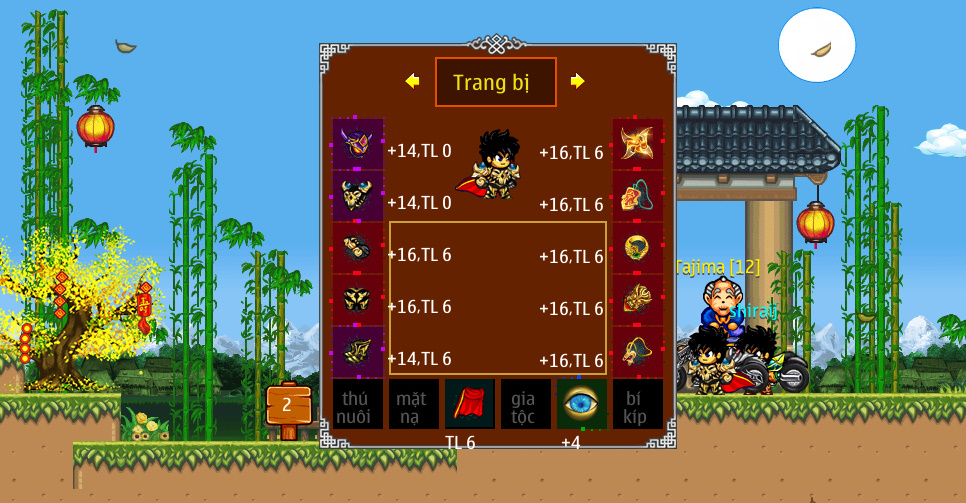966x503 pixels.
Task: Select the gold dragon head amulet slot
Action: [x=638, y=352]
